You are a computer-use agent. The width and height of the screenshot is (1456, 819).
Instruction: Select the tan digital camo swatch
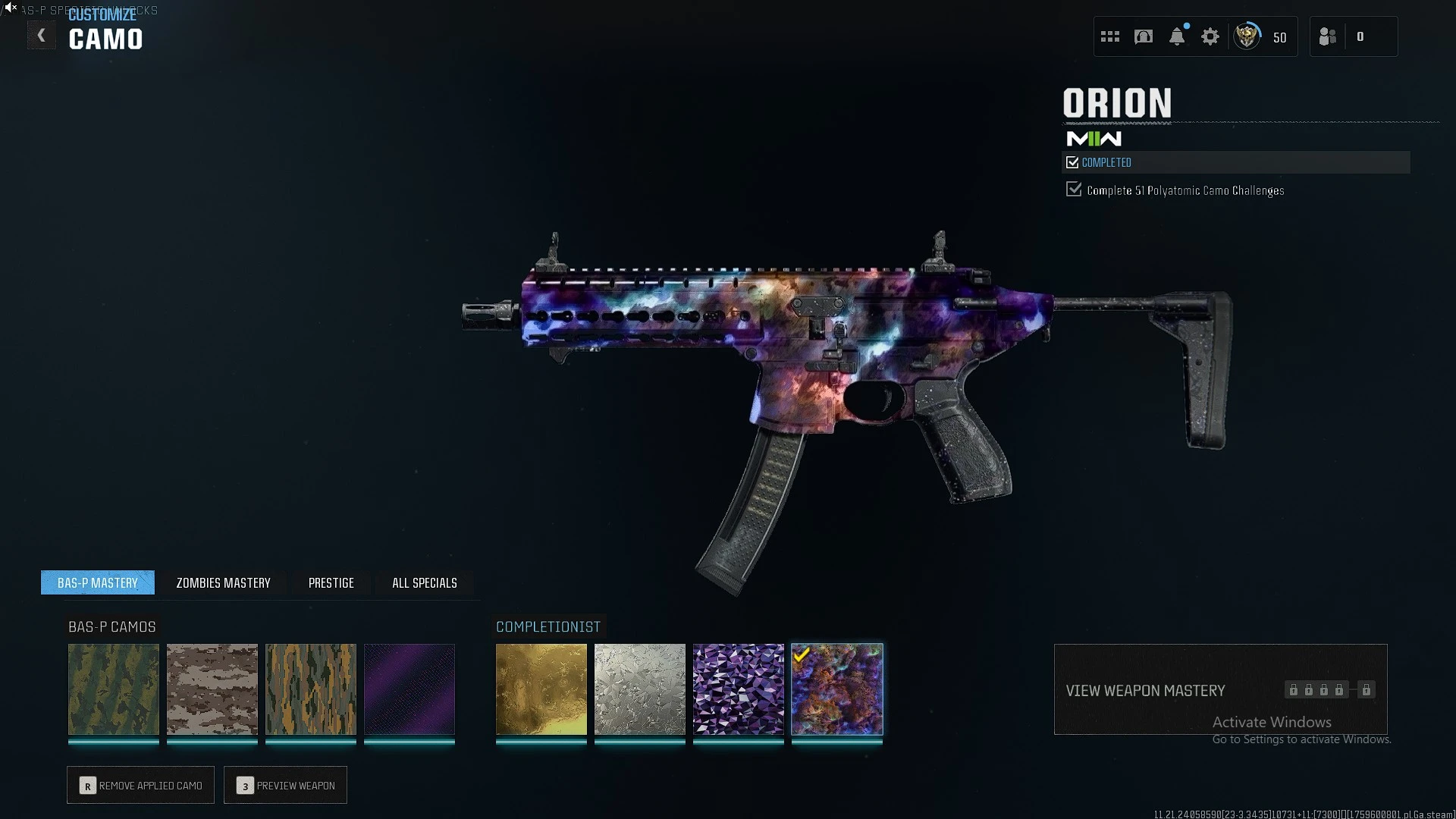tap(212, 689)
